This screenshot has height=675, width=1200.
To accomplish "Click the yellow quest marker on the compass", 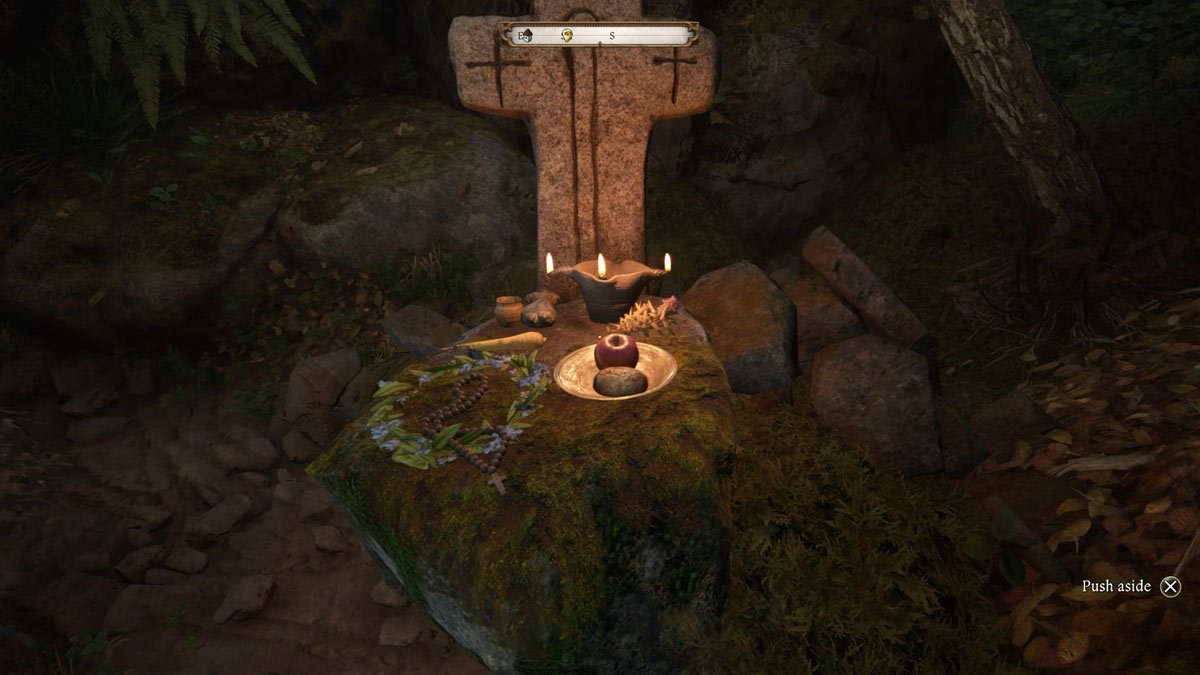I will (566, 35).
